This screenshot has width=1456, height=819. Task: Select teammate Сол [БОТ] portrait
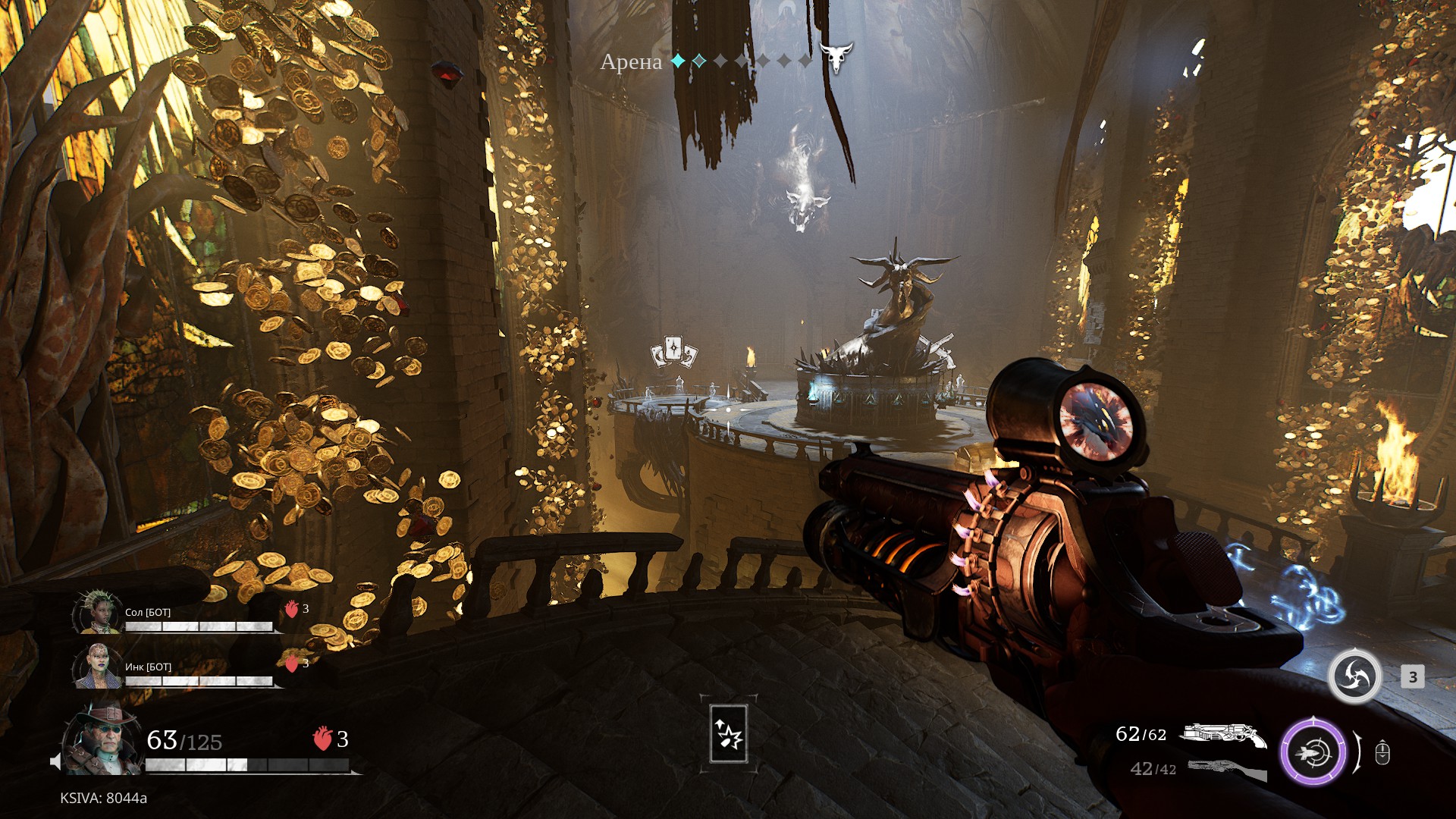tap(98, 612)
